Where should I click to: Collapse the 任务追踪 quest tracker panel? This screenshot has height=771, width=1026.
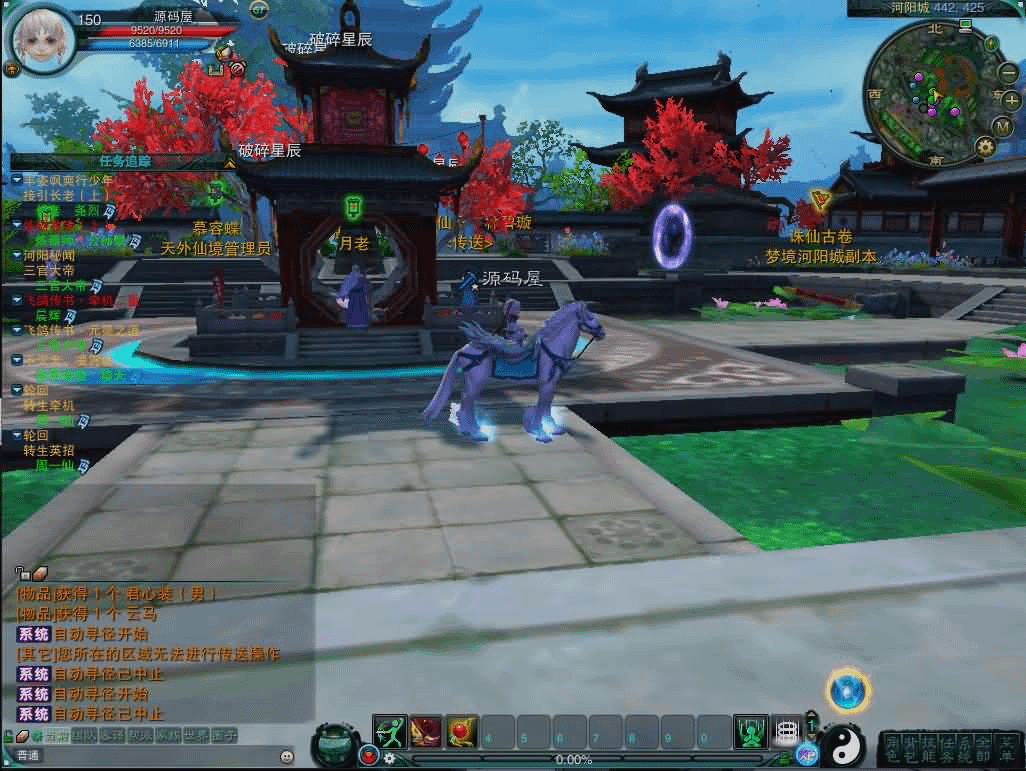(230, 160)
